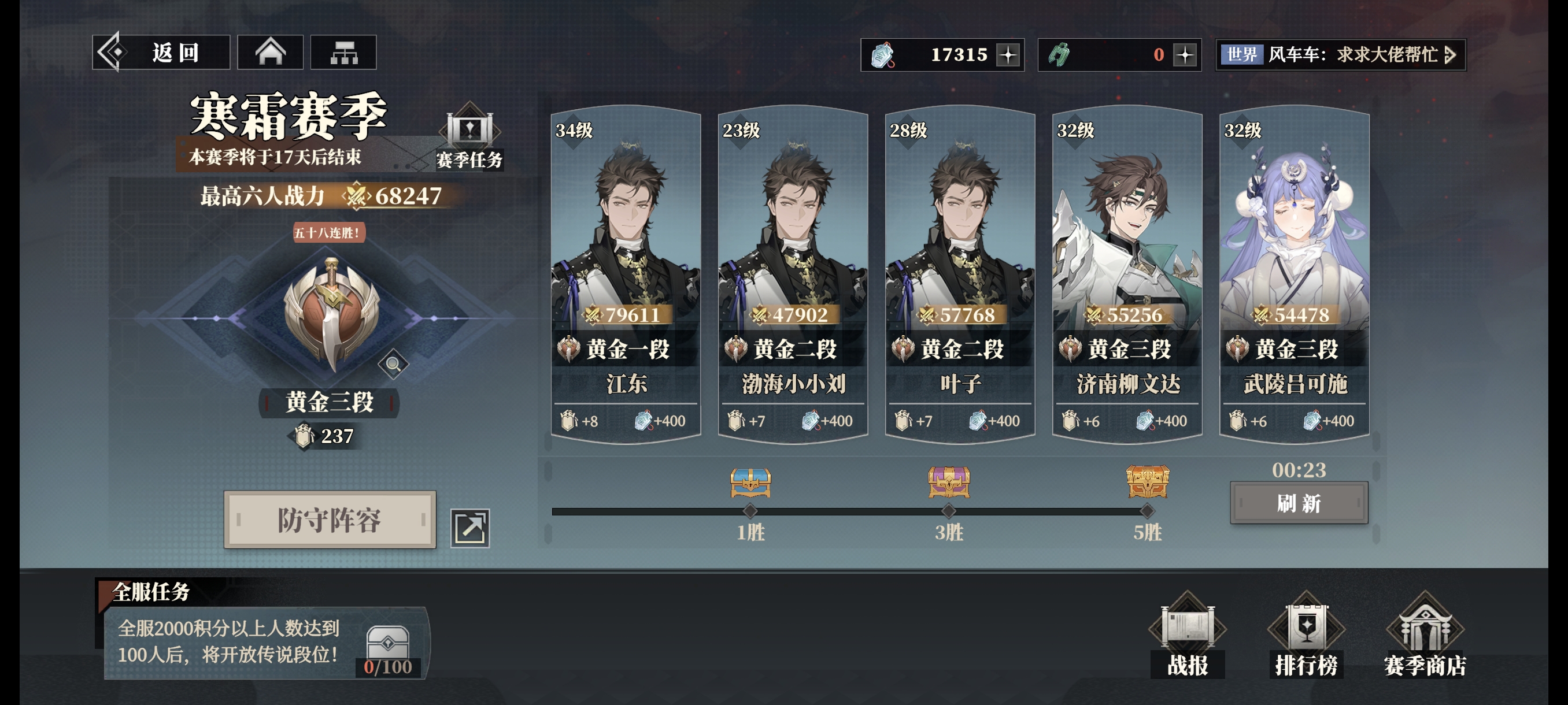Inspect rank badge with magnifier icon
The image size is (1568, 705).
tap(393, 363)
